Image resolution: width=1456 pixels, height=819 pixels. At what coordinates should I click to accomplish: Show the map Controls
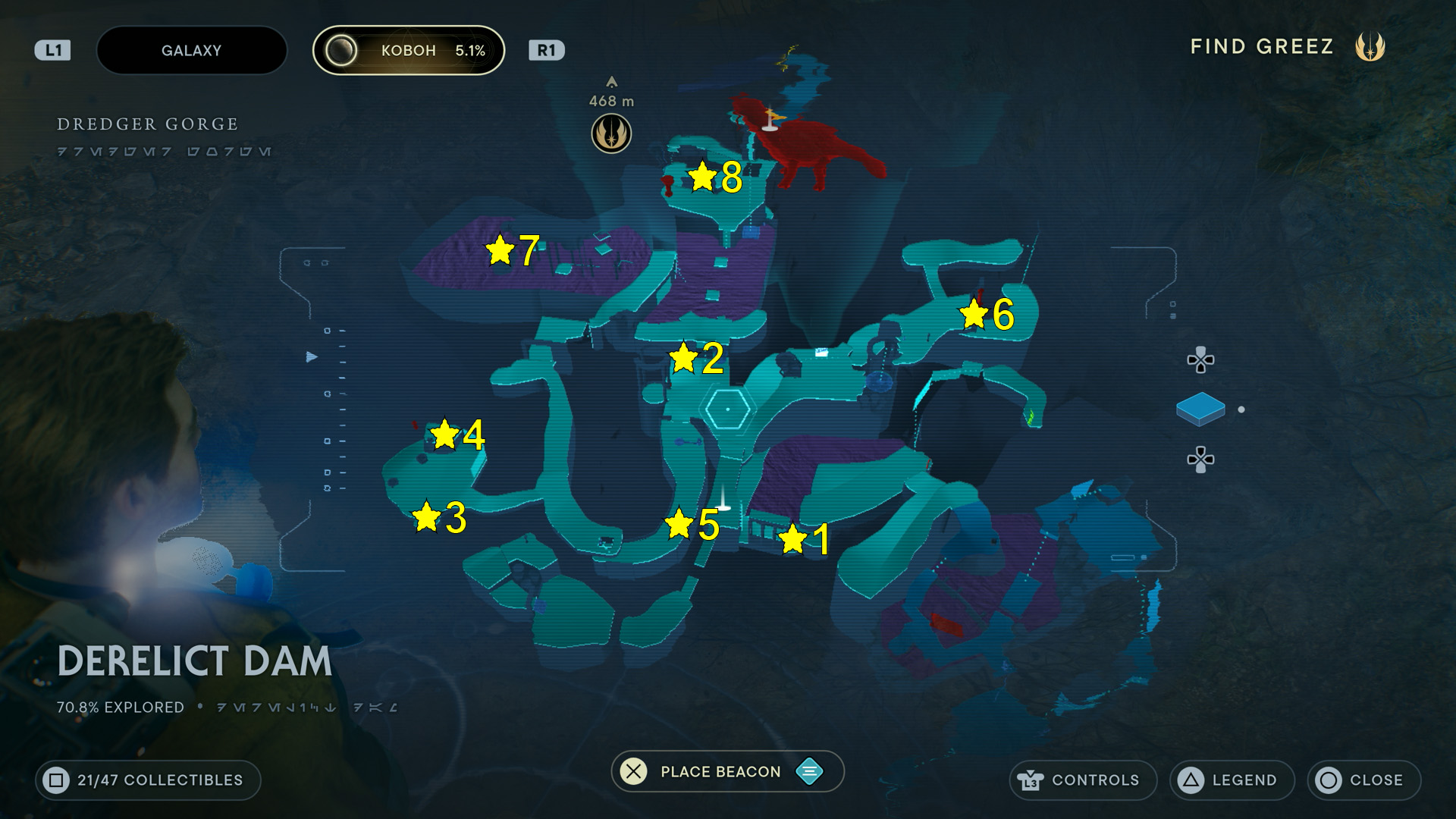coord(1082,780)
